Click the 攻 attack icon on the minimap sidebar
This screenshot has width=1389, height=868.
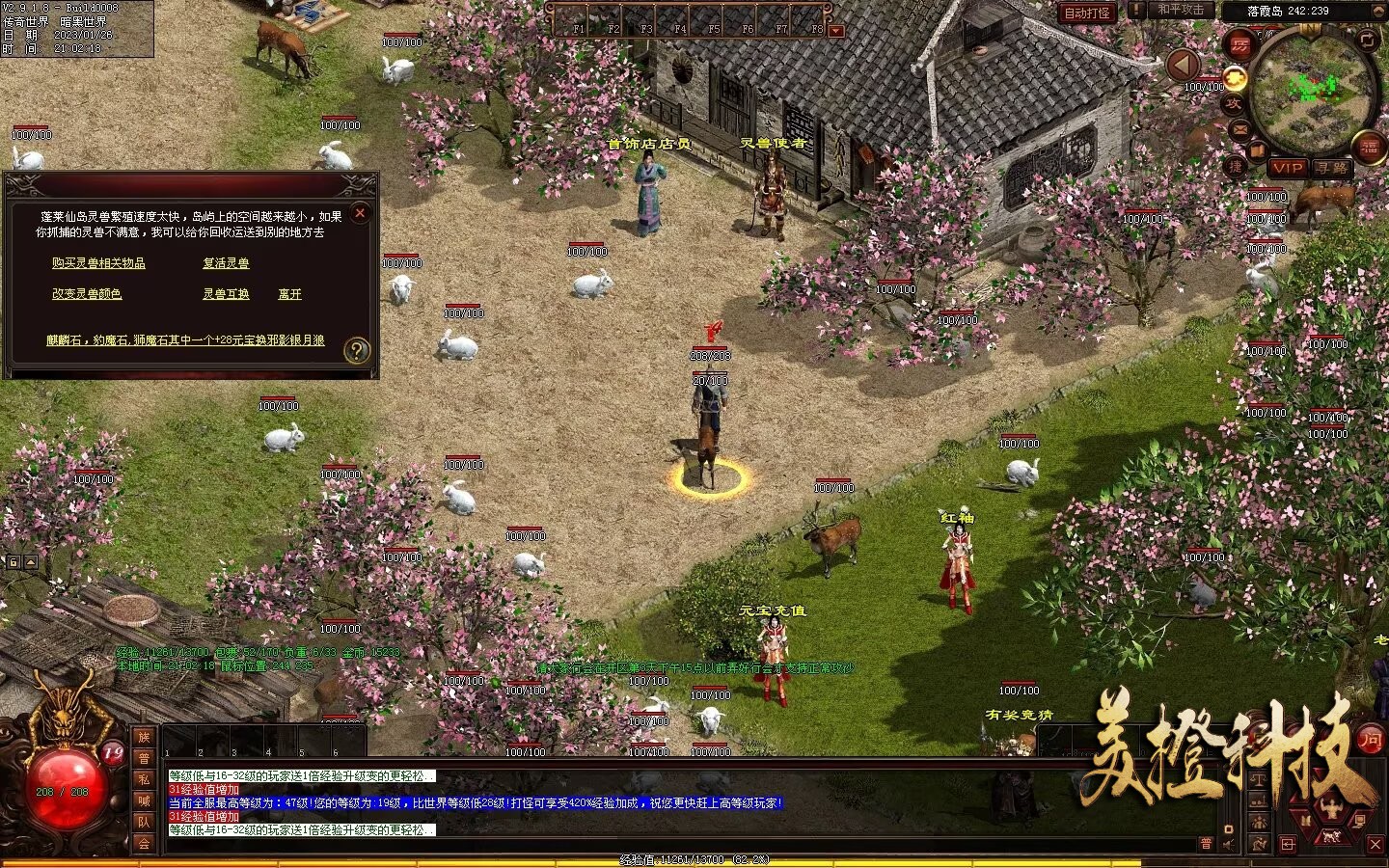point(1235,103)
